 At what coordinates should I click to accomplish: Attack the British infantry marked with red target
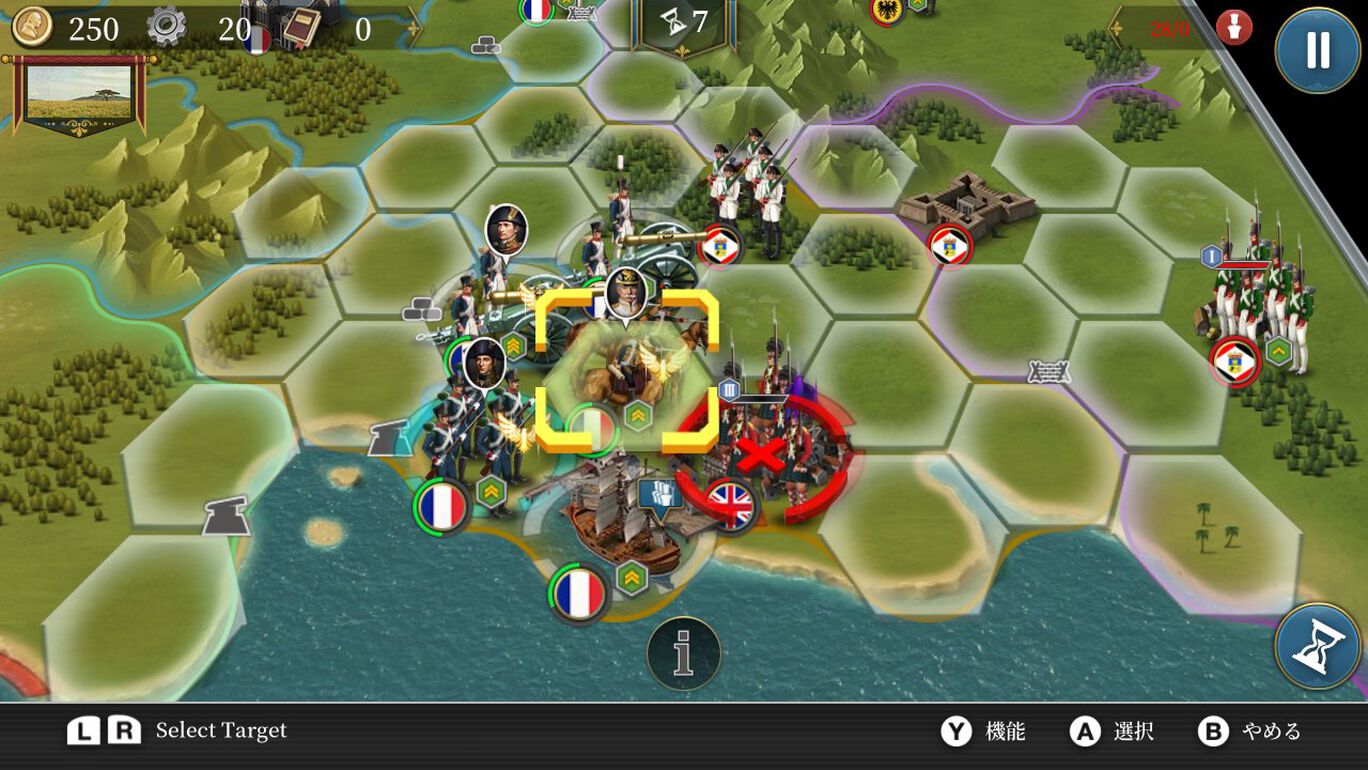pyautogui.click(x=764, y=456)
